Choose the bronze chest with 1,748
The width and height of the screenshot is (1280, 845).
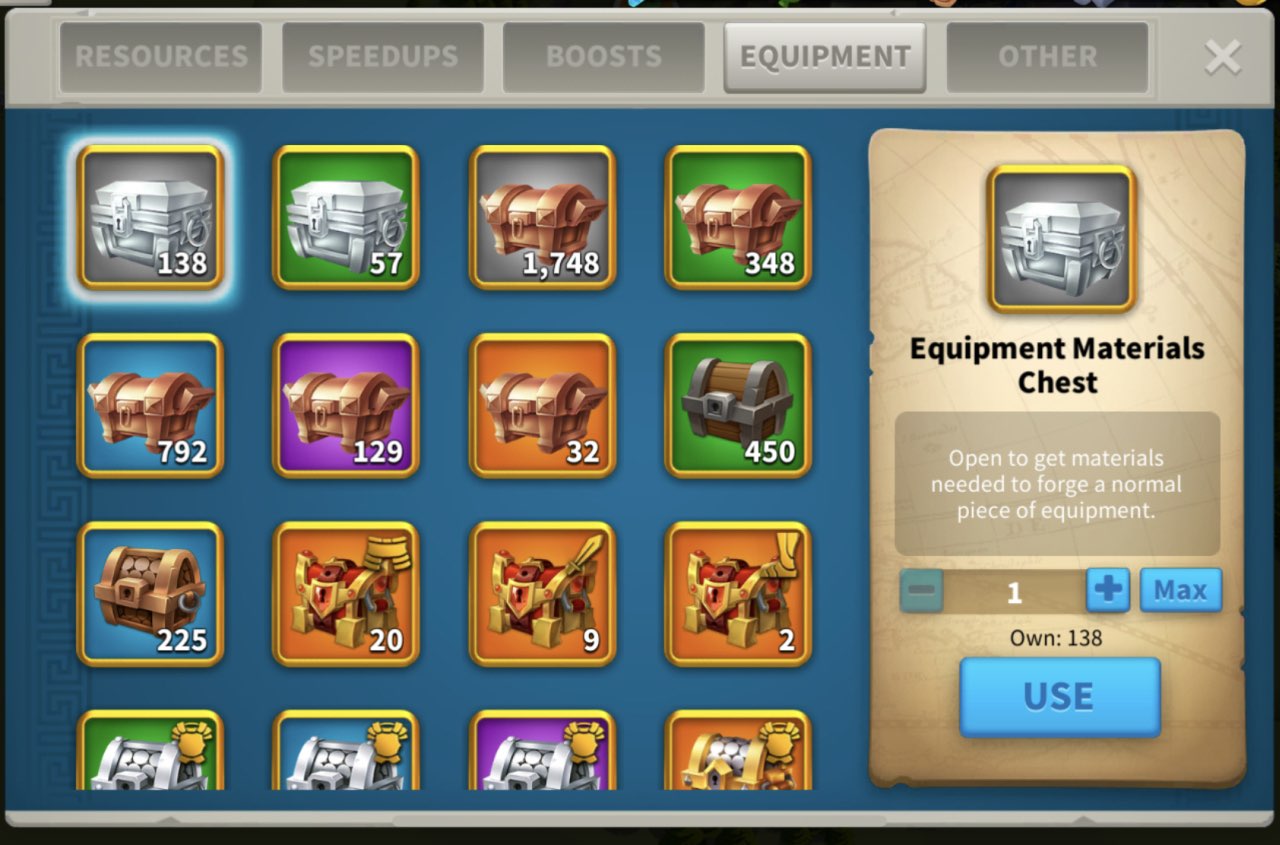[x=542, y=217]
